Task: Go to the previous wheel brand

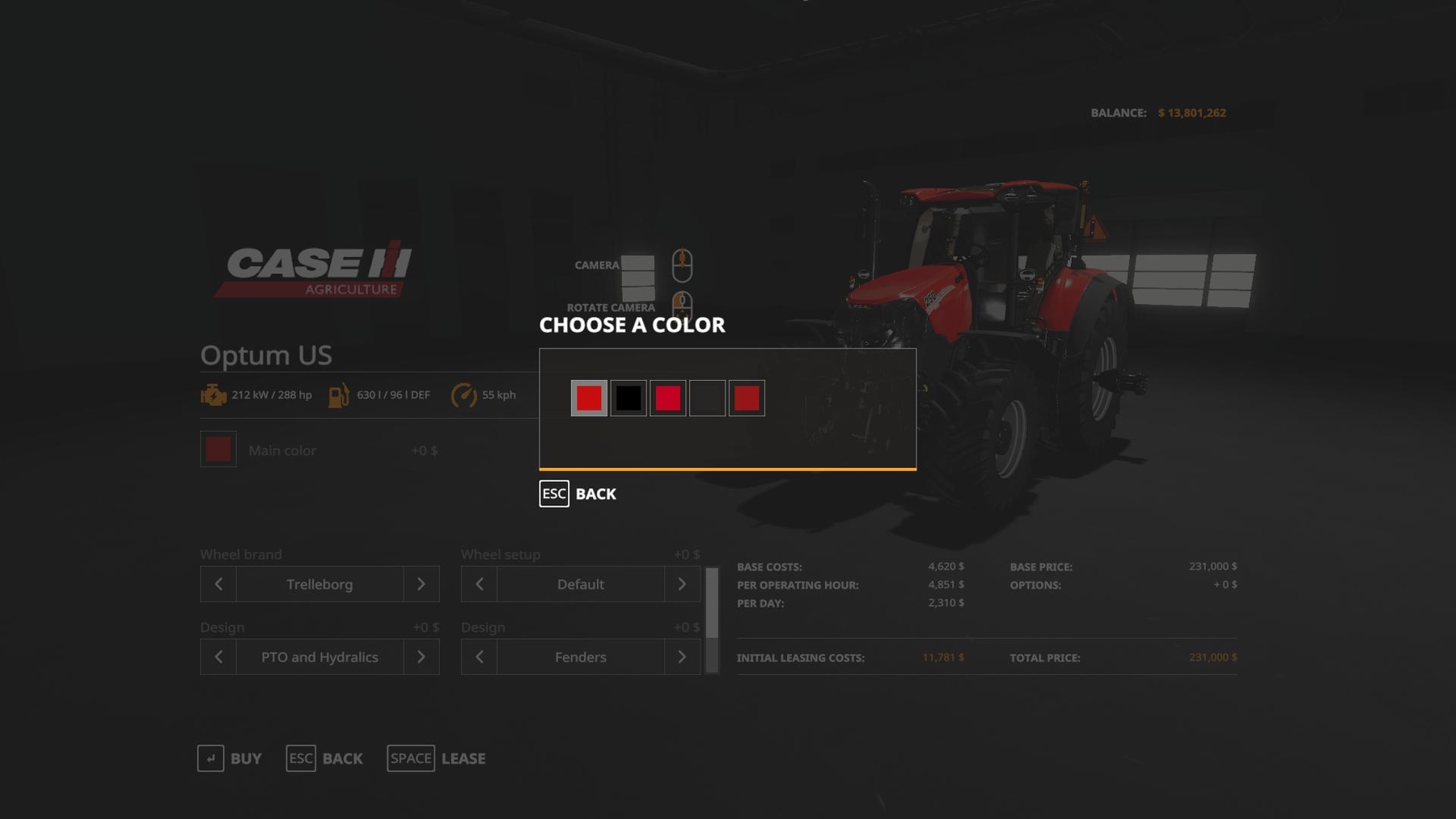Action: pyautogui.click(x=218, y=584)
